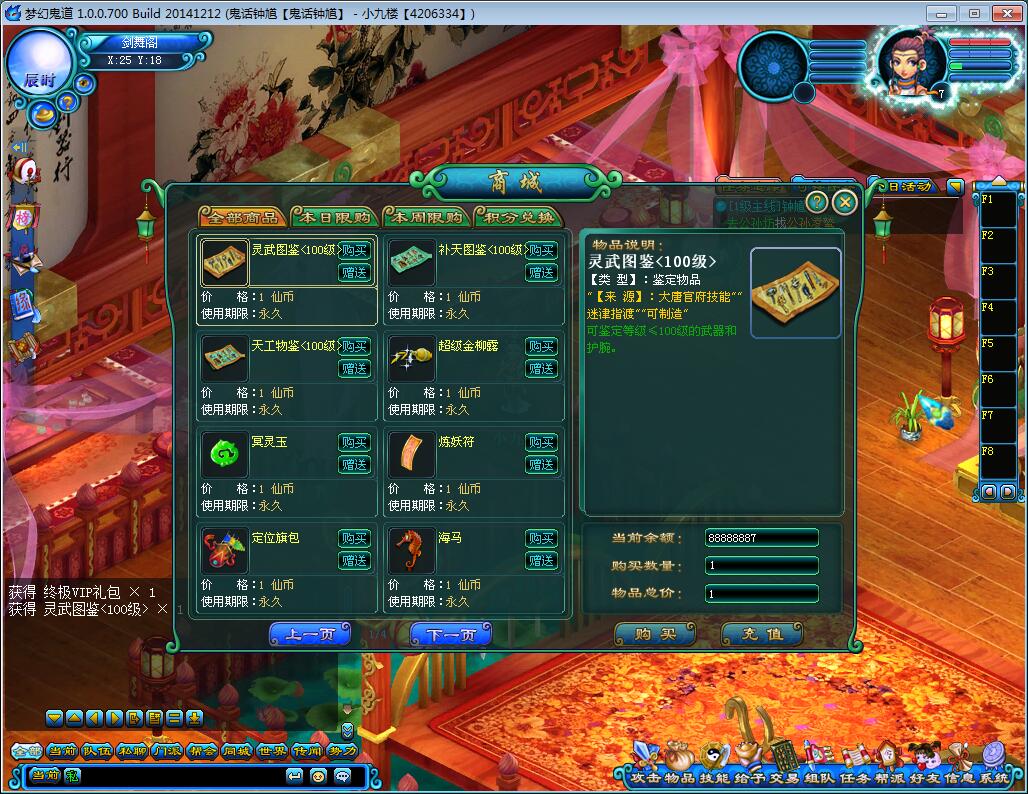The height and width of the screenshot is (794, 1028).
Task: Select the 海马 seahorse item icon
Action: point(410,549)
